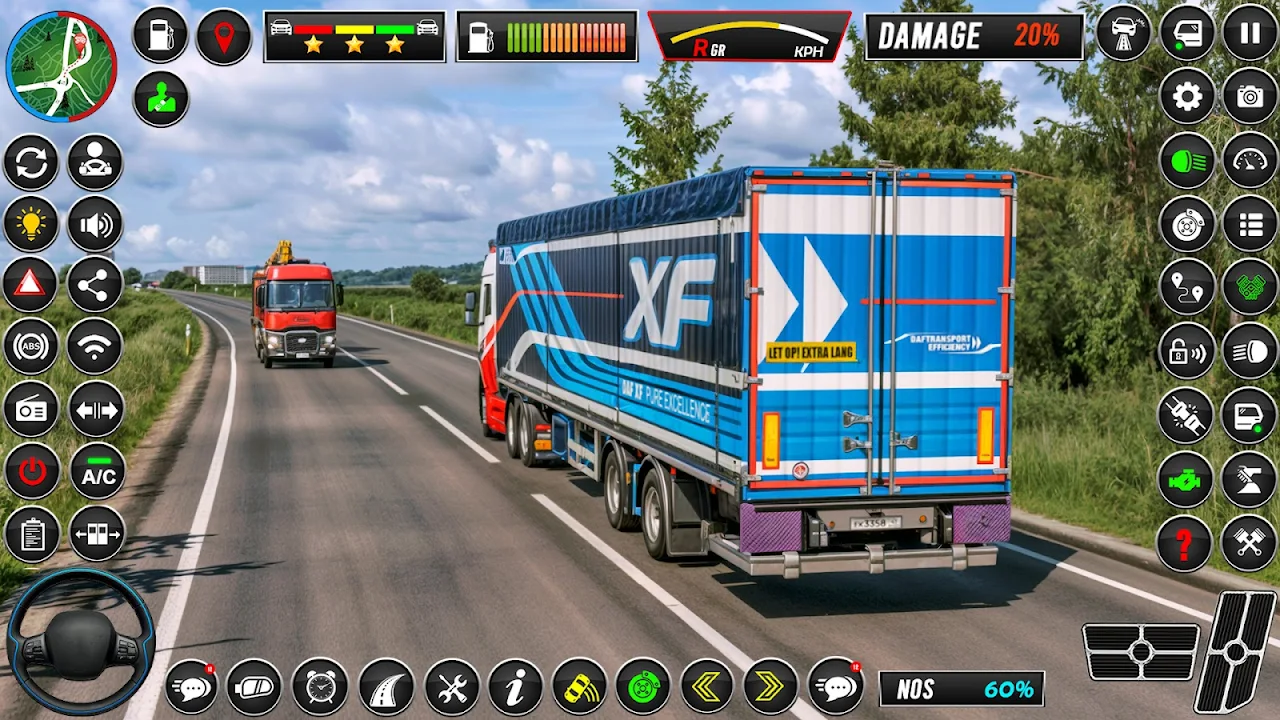Screen dimensions: 1280x720
Task: Sound the horn speaker button
Action: [x=95, y=223]
